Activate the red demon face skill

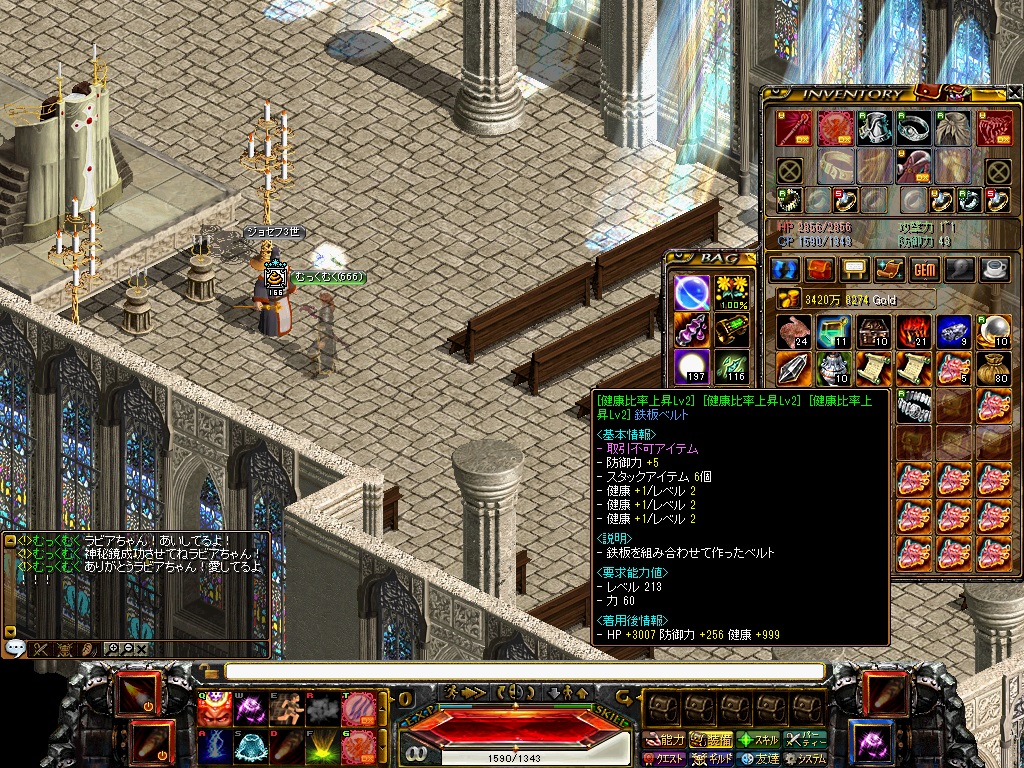coord(212,708)
